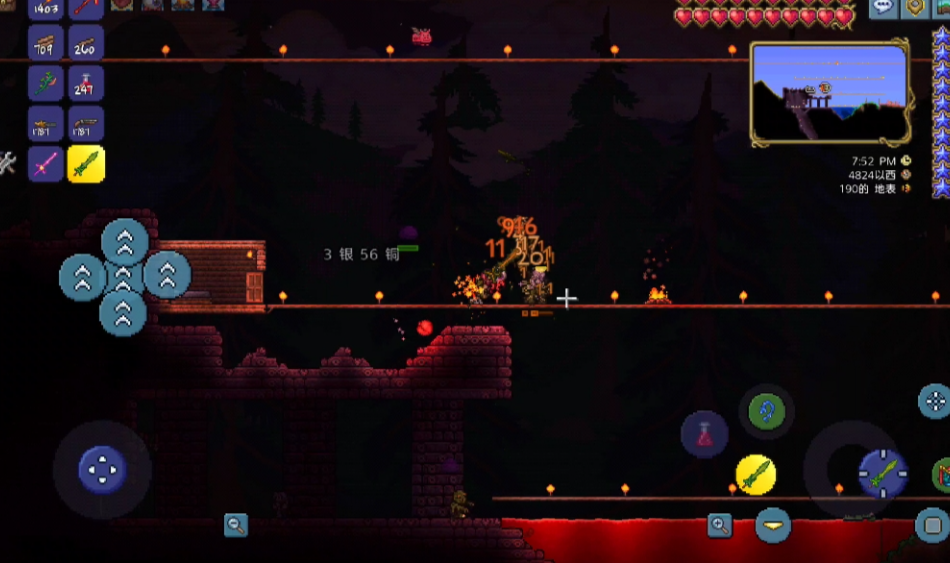
Task: Tap the movement joystick
Action: coord(102,469)
